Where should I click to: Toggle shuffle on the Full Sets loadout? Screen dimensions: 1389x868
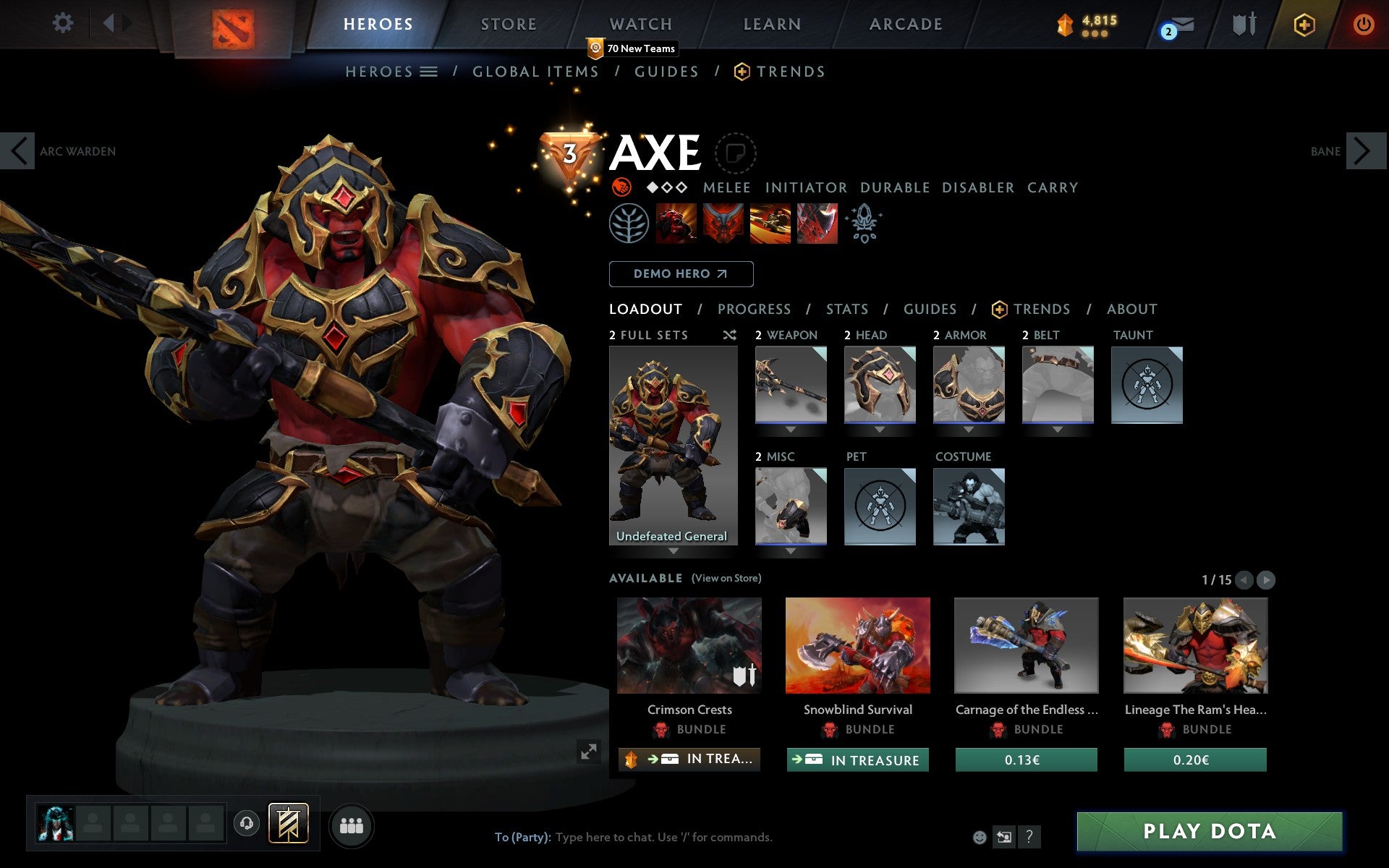[729, 335]
